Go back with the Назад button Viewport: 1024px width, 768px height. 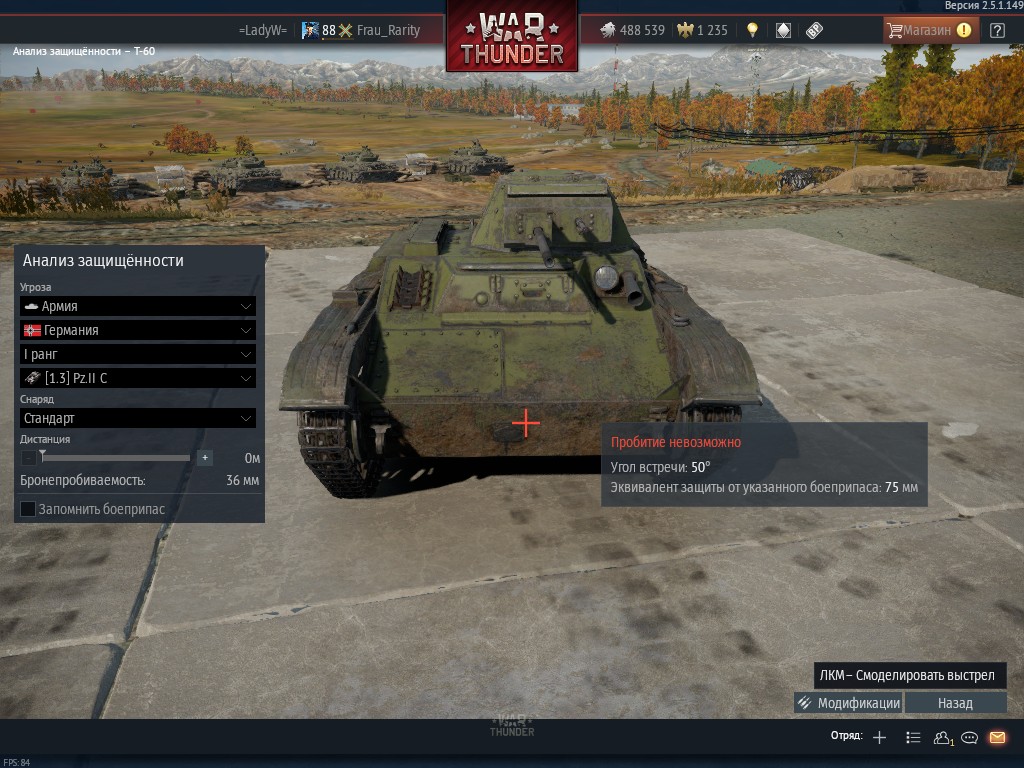coord(955,703)
